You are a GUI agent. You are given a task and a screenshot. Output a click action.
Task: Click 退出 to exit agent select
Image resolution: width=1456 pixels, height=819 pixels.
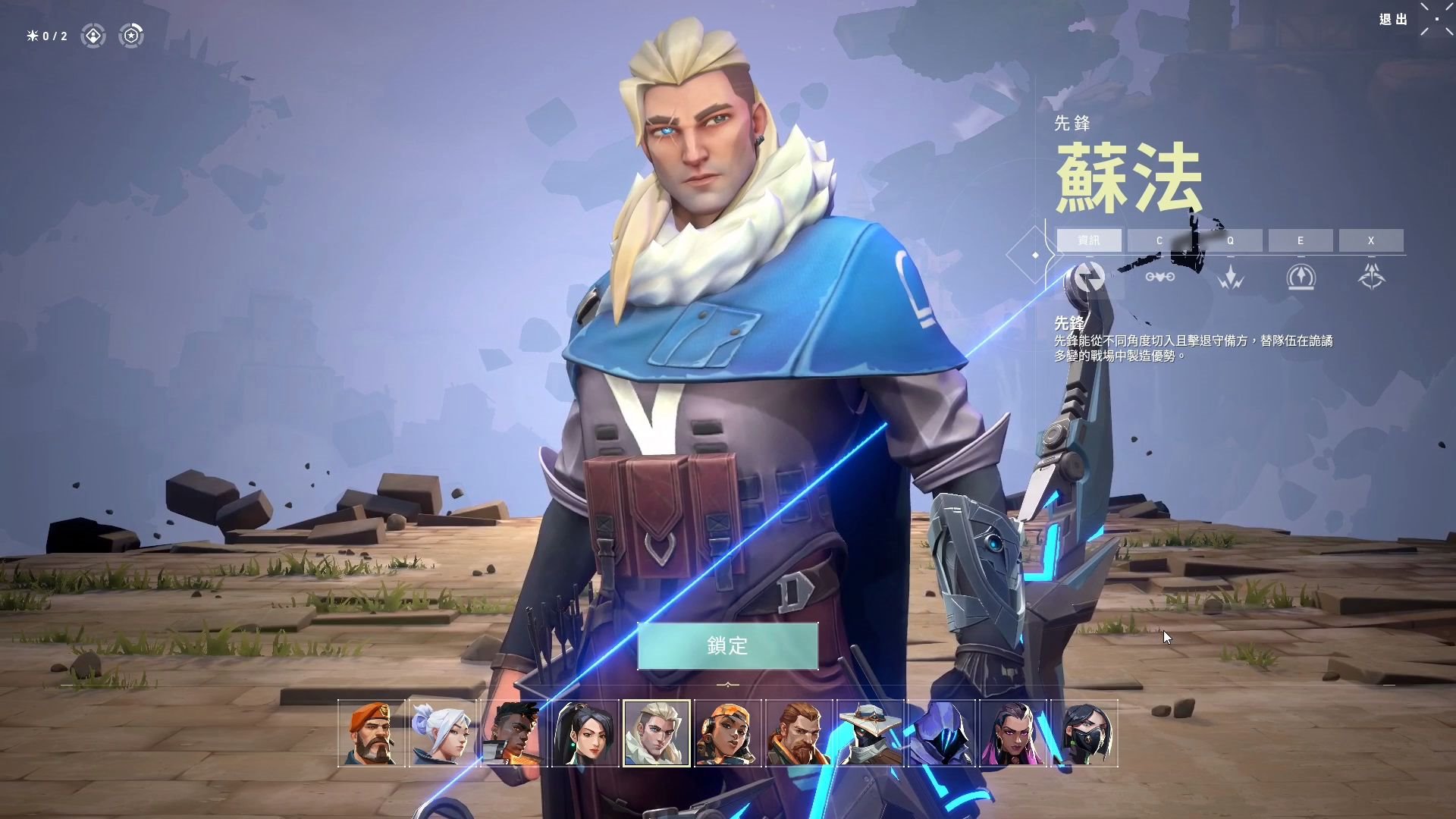pos(1394,20)
